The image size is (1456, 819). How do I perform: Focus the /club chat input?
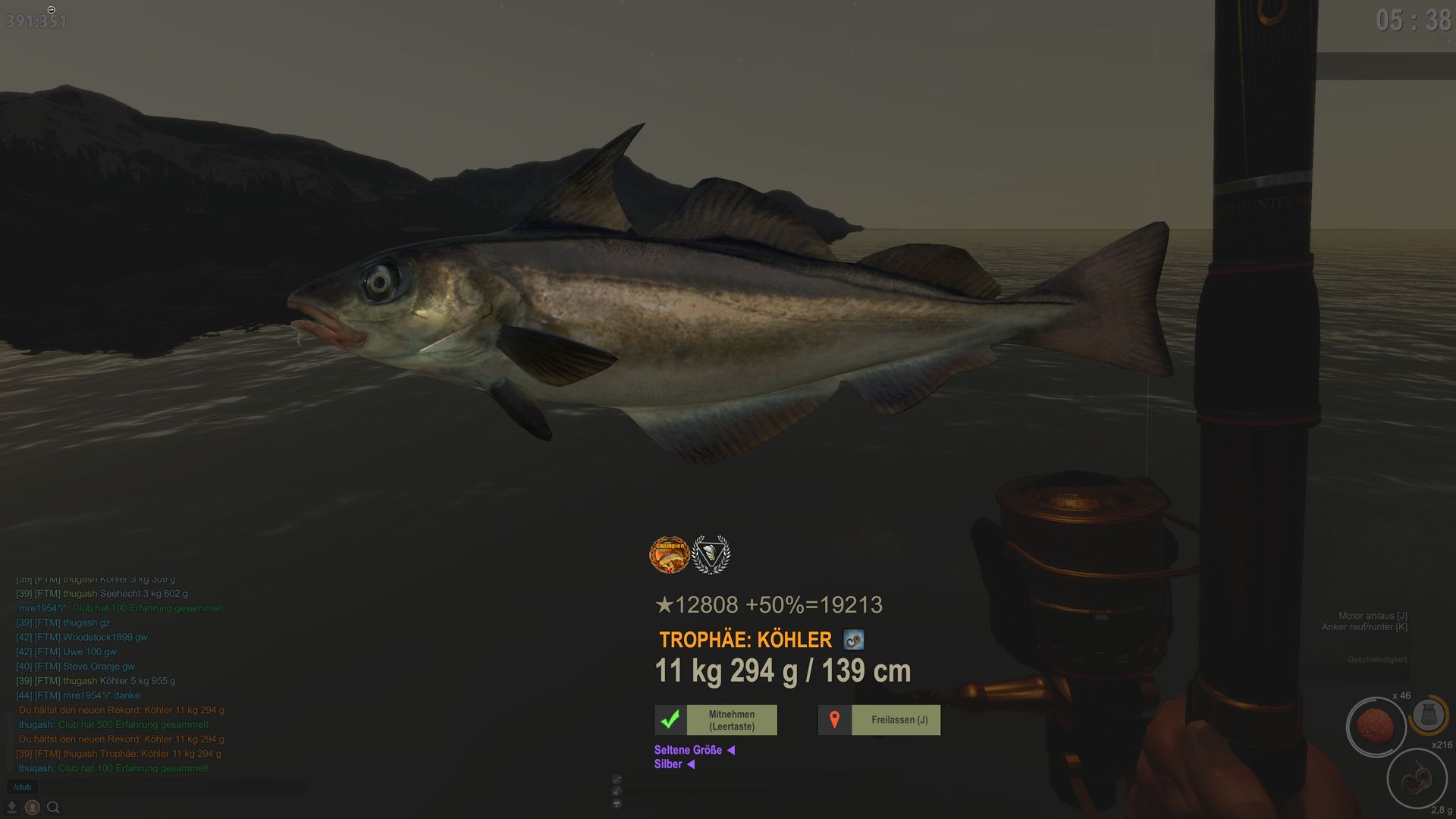coord(152,787)
